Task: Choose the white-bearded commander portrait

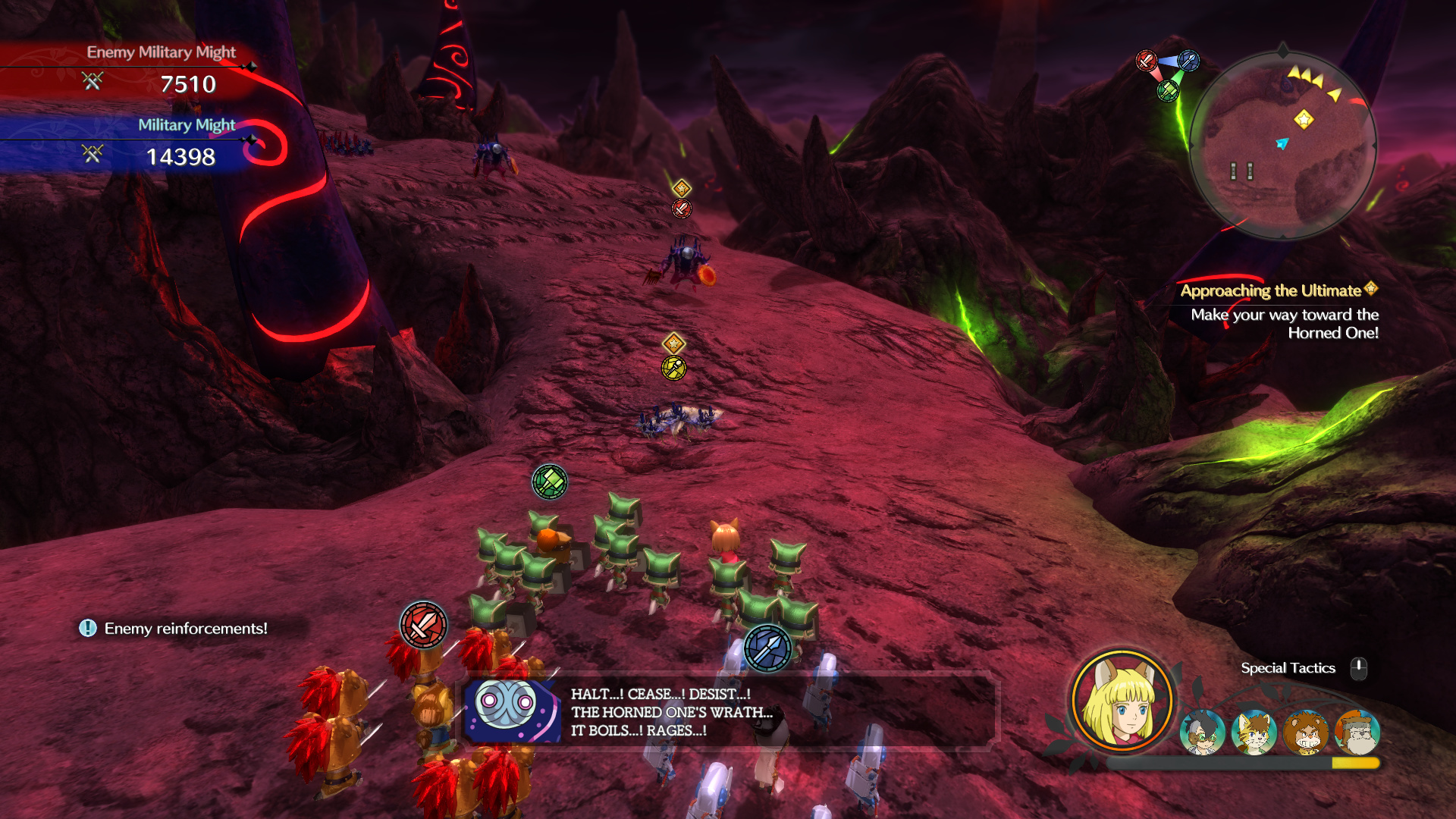Action: click(x=1357, y=733)
